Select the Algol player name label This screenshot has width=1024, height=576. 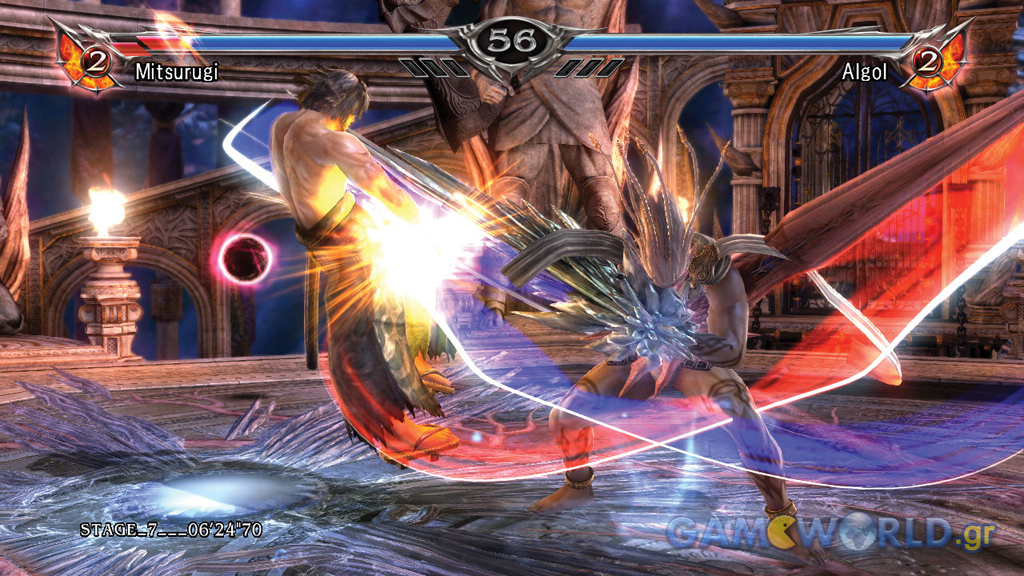point(865,72)
